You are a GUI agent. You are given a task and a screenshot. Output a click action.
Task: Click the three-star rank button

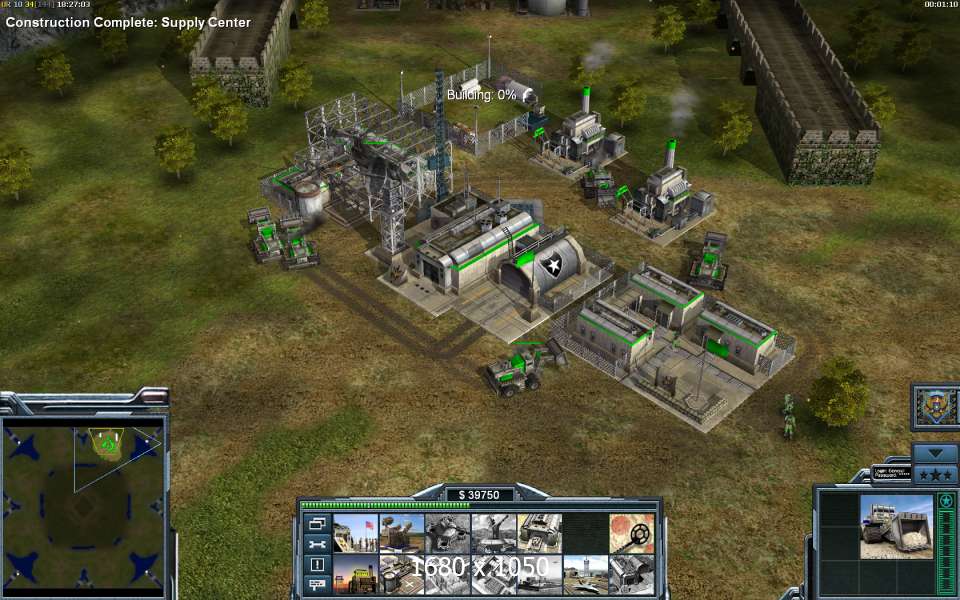click(x=936, y=474)
